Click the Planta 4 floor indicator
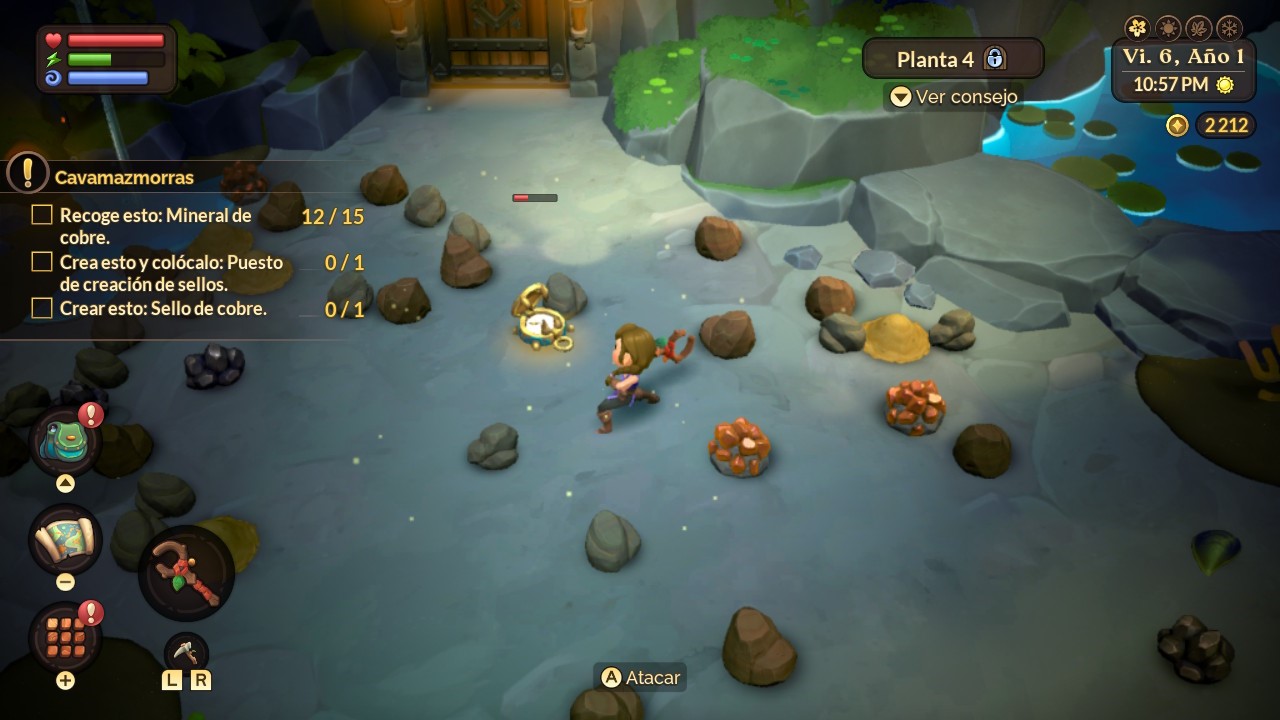 tap(952, 59)
